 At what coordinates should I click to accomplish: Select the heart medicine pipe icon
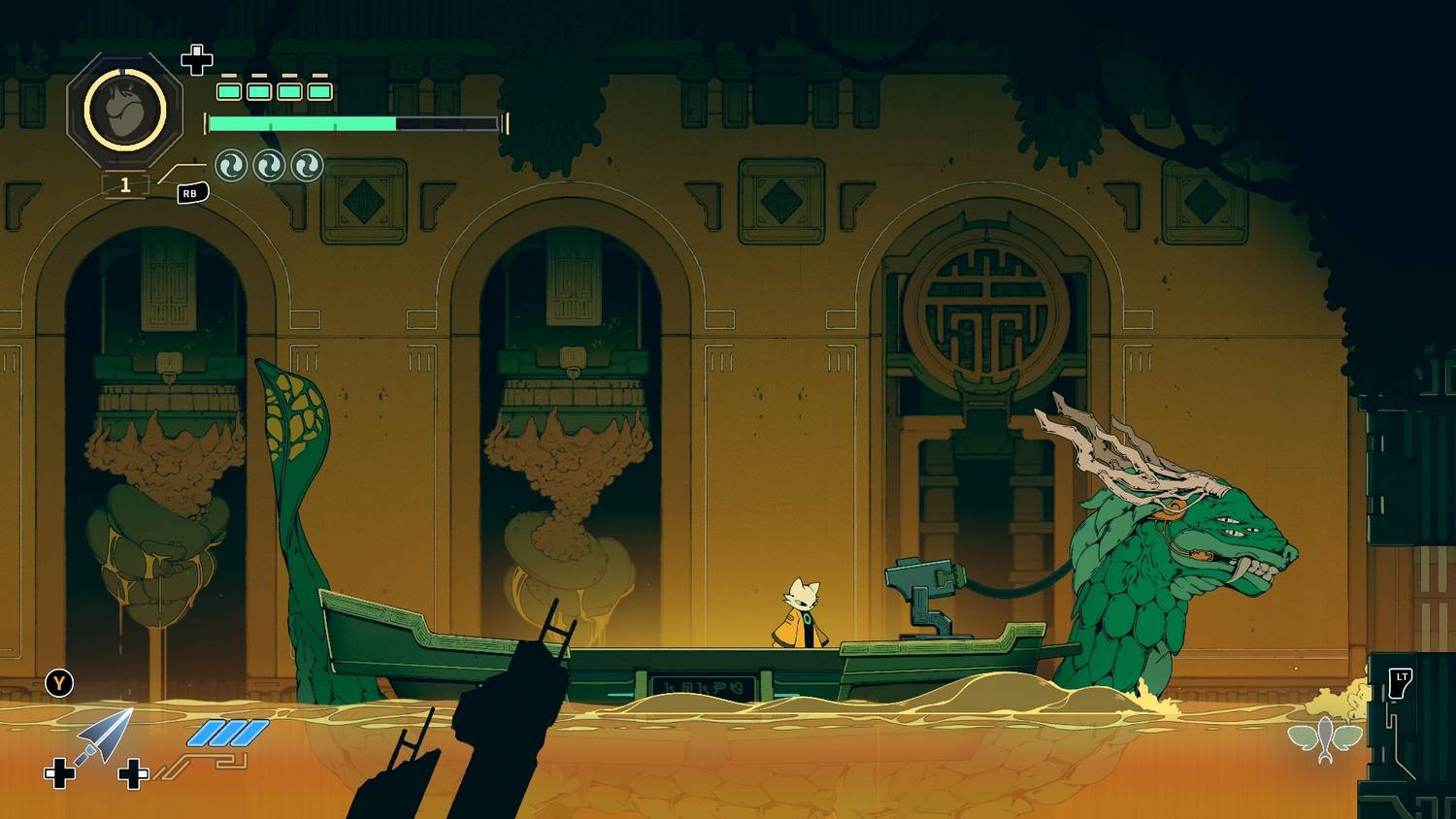coord(124,111)
